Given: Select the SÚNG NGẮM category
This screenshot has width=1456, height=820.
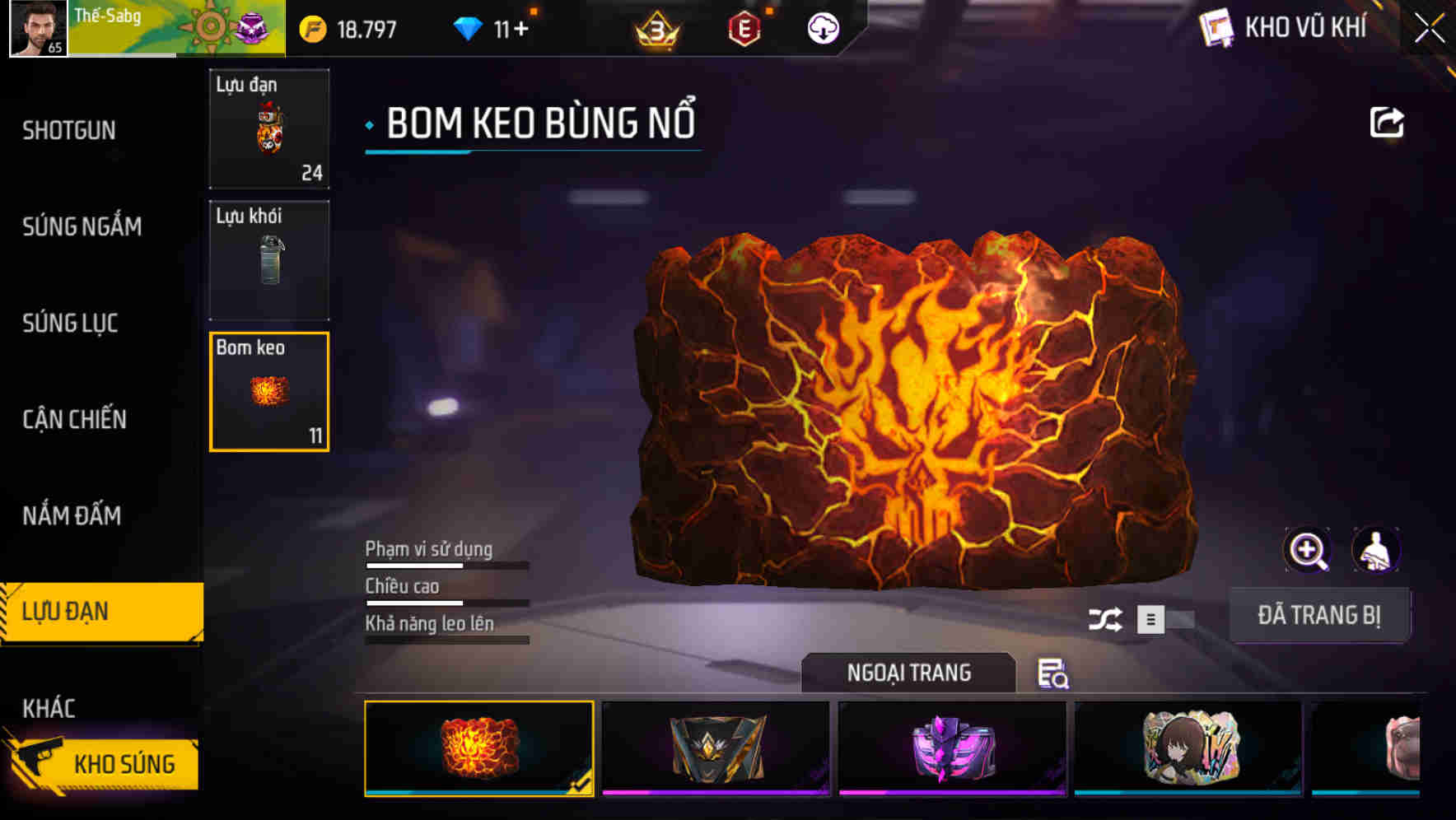Looking at the screenshot, I should (x=81, y=226).
